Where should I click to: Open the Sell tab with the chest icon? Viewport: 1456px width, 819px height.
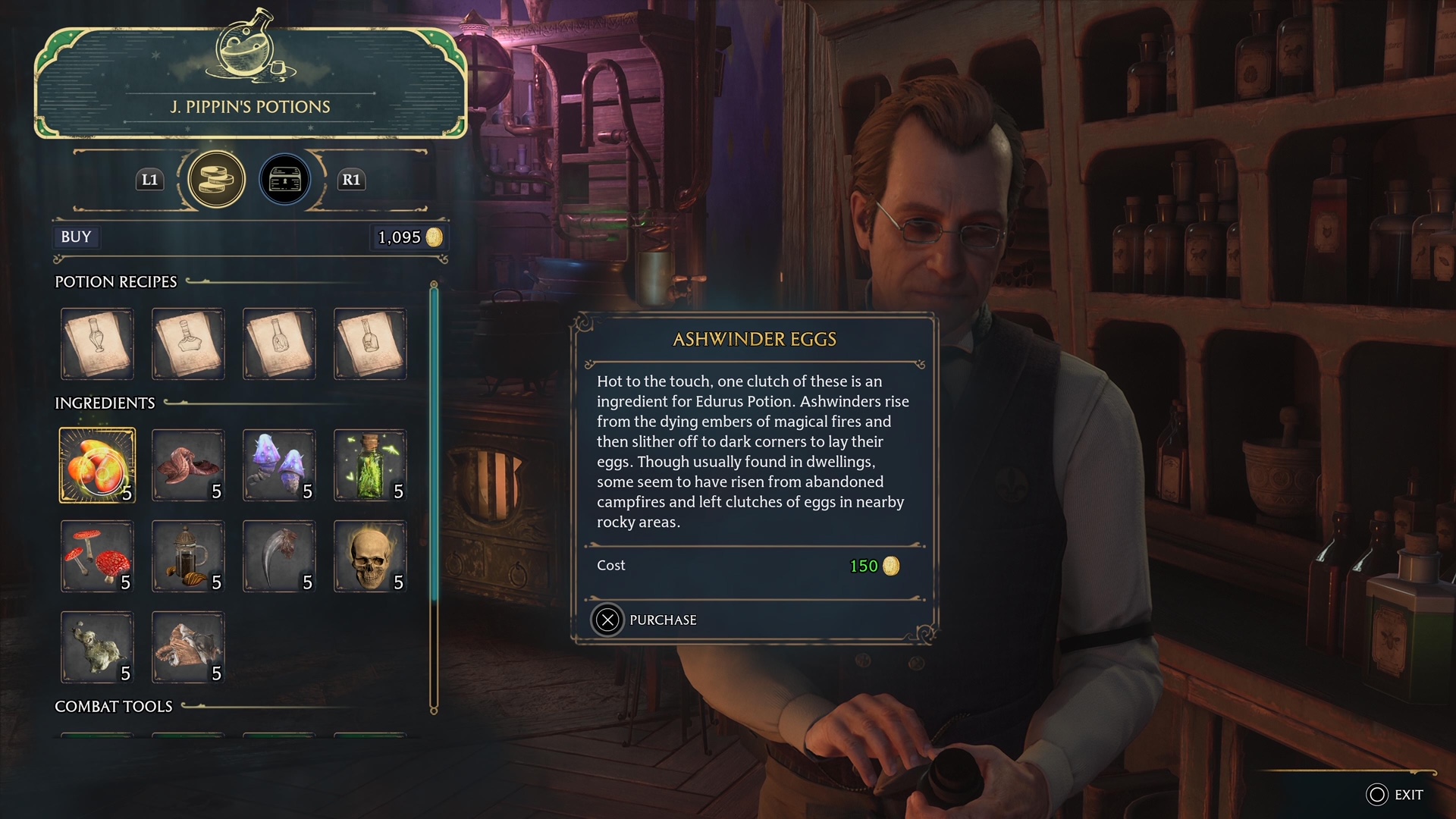coord(285,180)
